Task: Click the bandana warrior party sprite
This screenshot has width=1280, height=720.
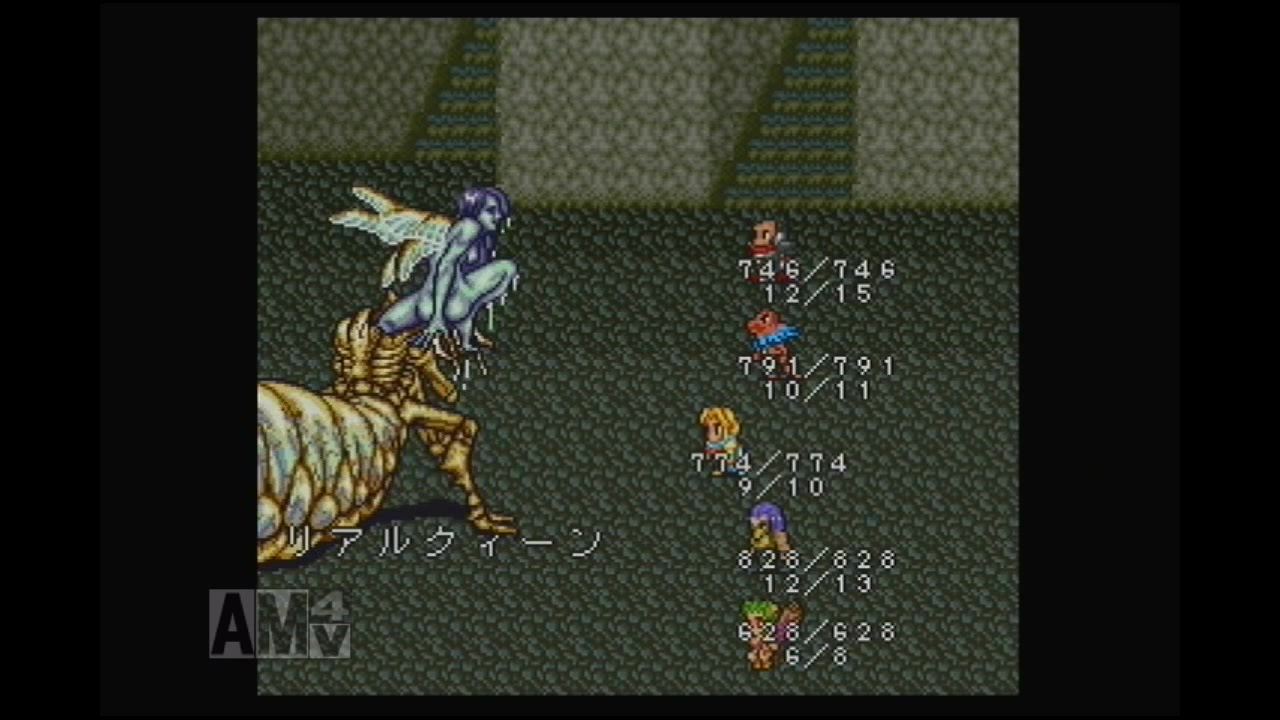Action: pos(768,330)
